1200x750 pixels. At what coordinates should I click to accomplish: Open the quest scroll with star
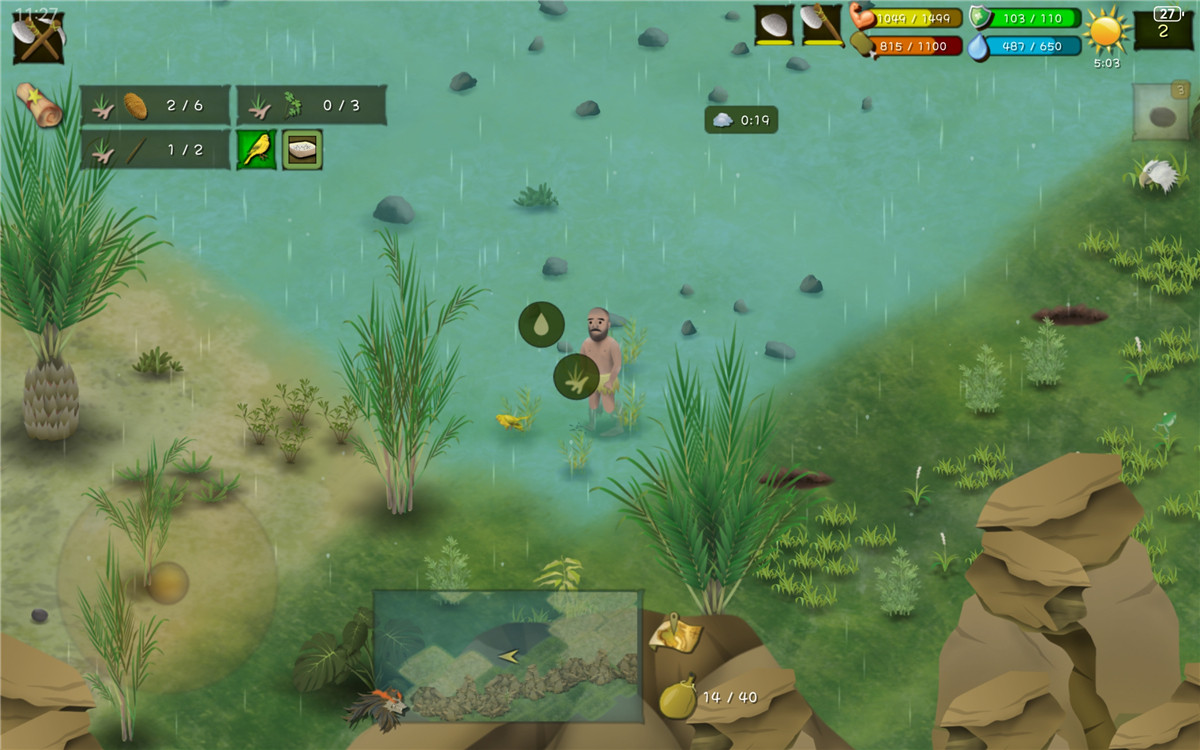tap(39, 104)
